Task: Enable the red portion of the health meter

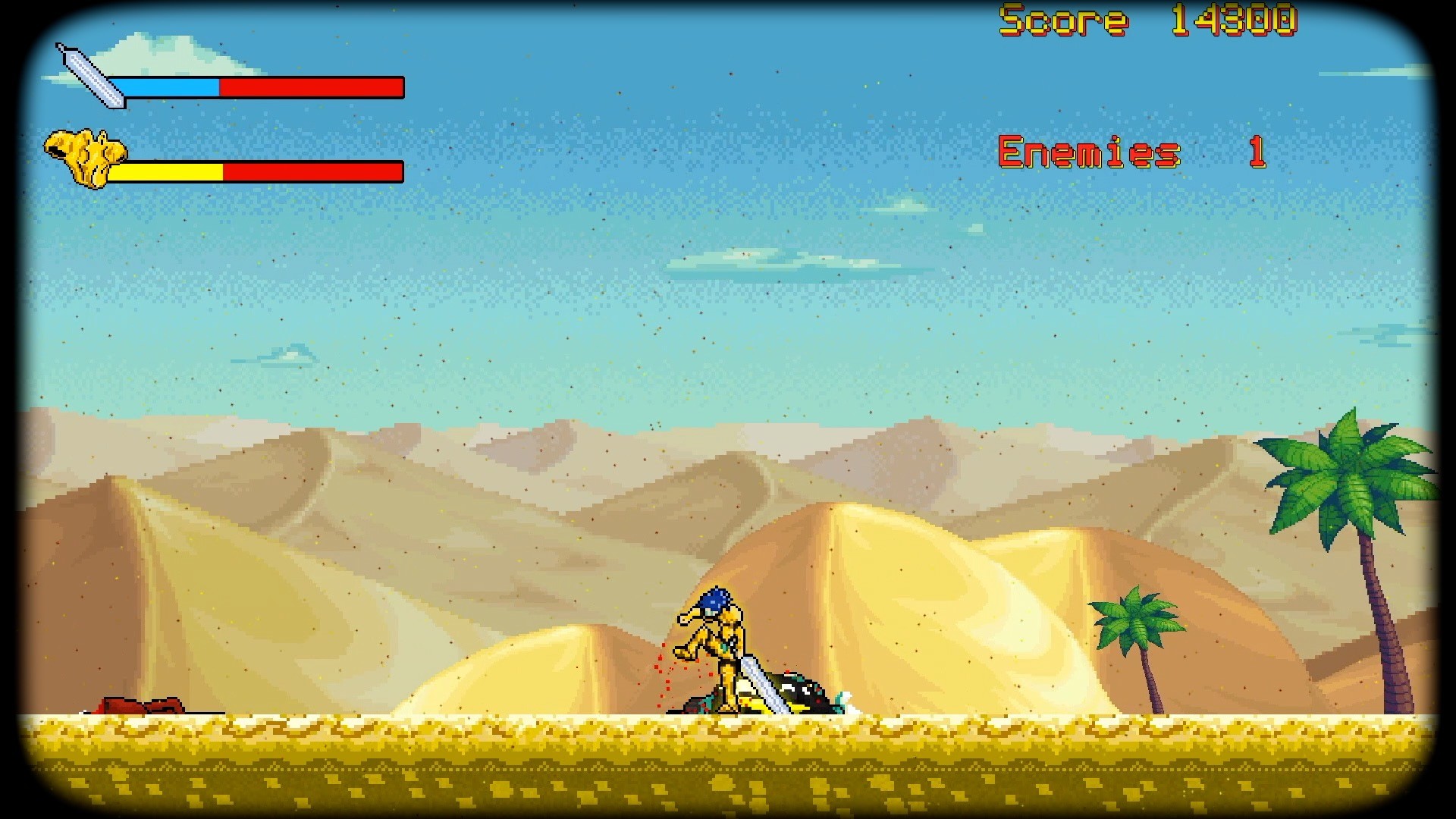Action: point(311,88)
